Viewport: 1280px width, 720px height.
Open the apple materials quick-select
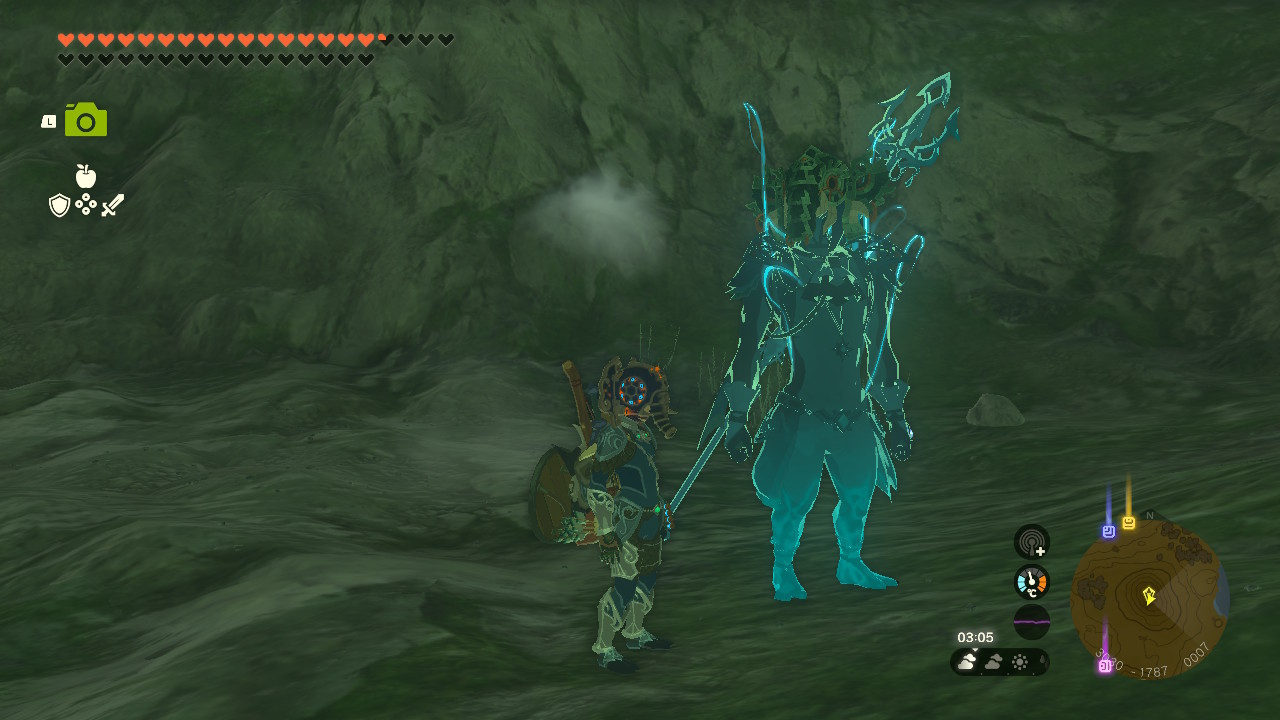(86, 177)
